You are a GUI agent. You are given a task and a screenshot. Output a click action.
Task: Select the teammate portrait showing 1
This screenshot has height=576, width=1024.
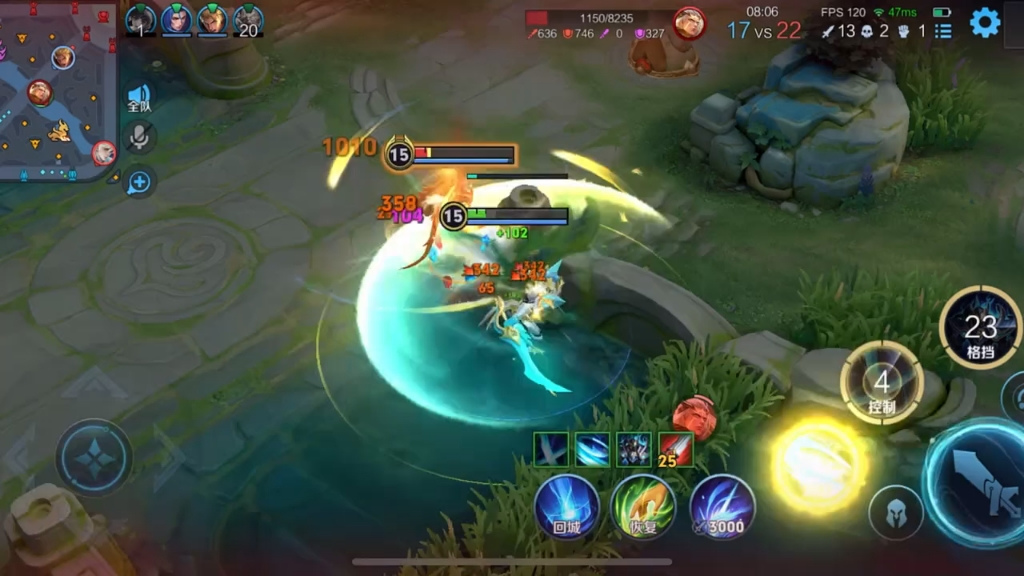(140, 20)
